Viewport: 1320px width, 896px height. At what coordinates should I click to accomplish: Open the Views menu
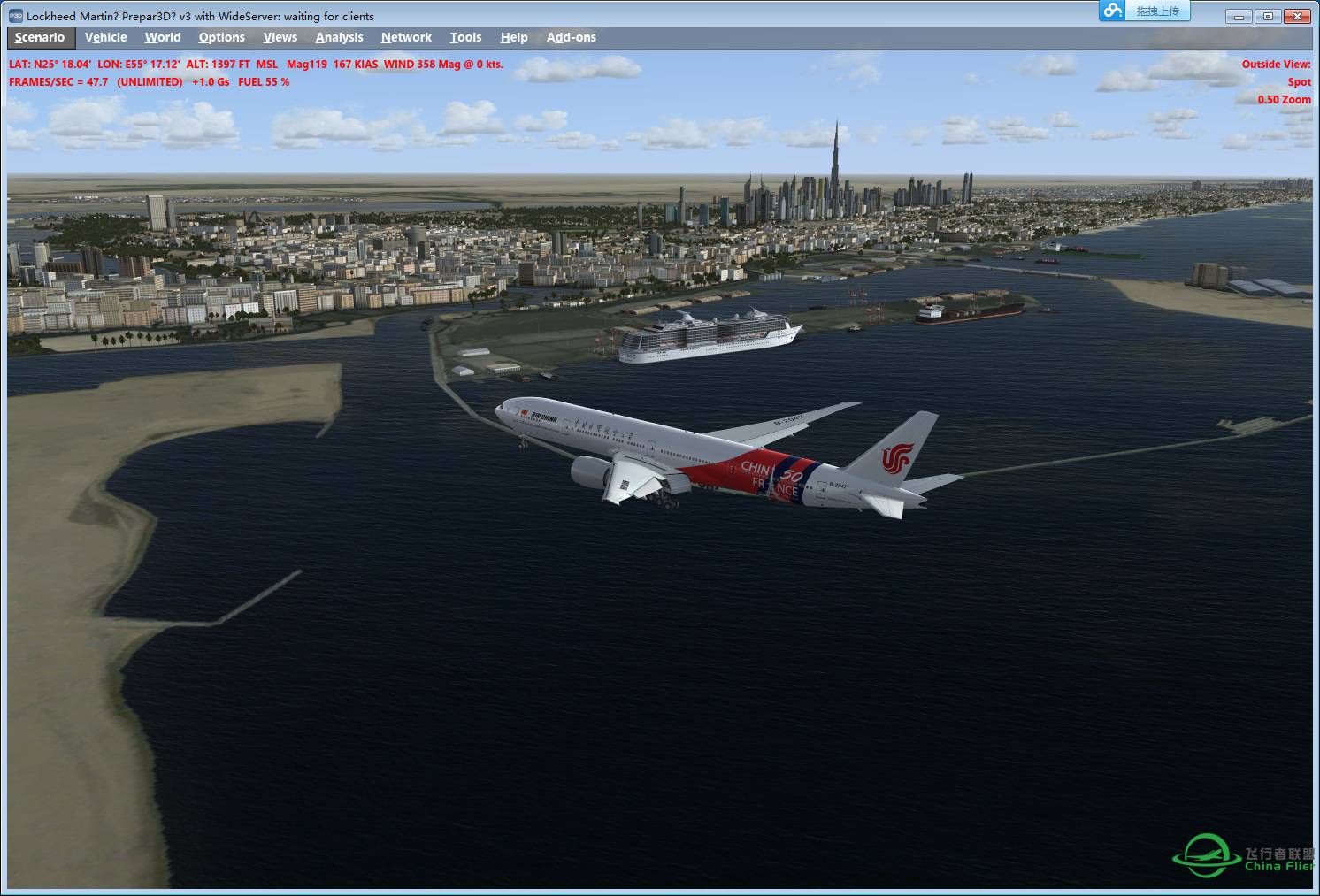[x=280, y=37]
